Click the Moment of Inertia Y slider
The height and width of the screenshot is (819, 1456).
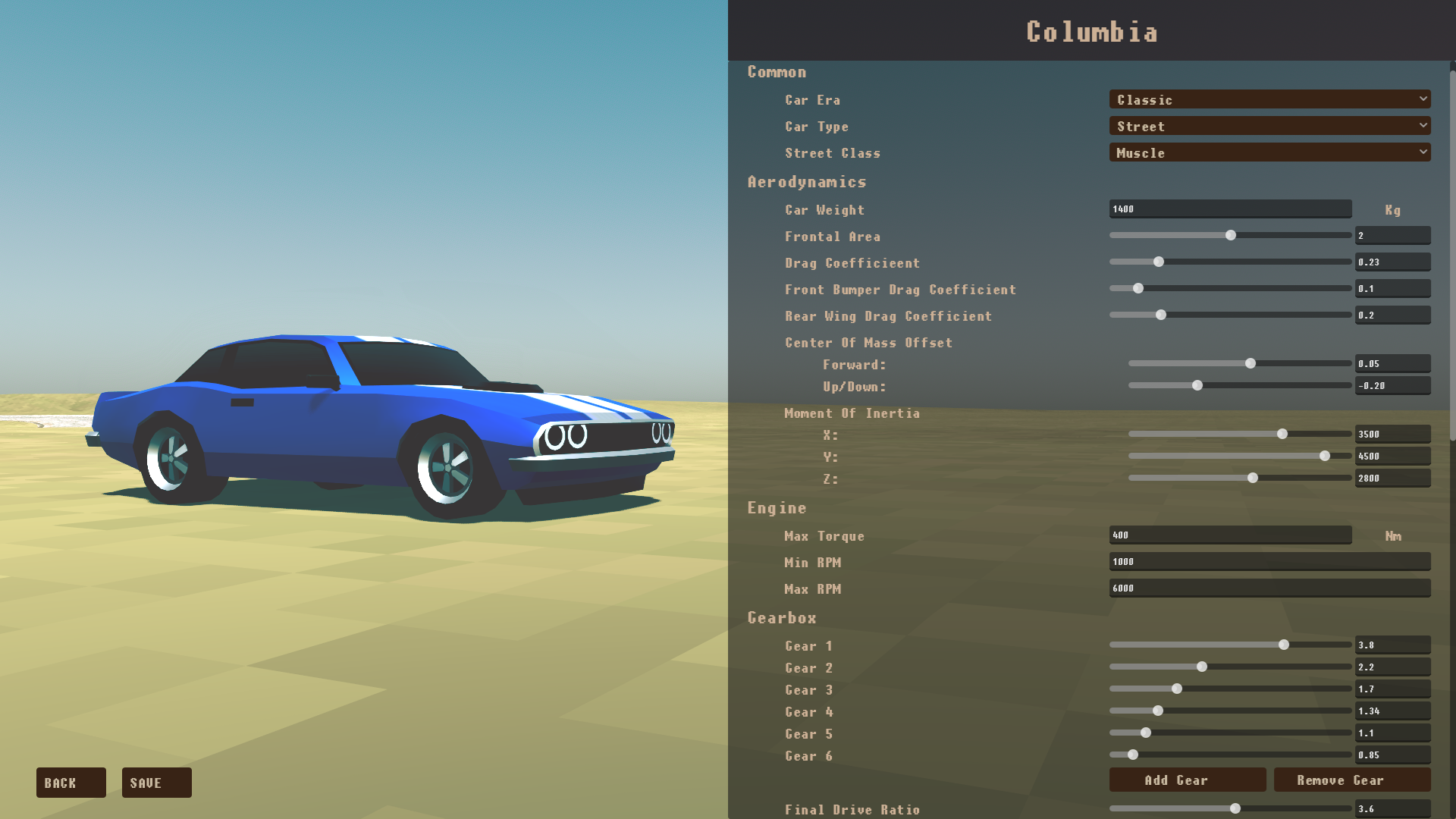point(1324,456)
